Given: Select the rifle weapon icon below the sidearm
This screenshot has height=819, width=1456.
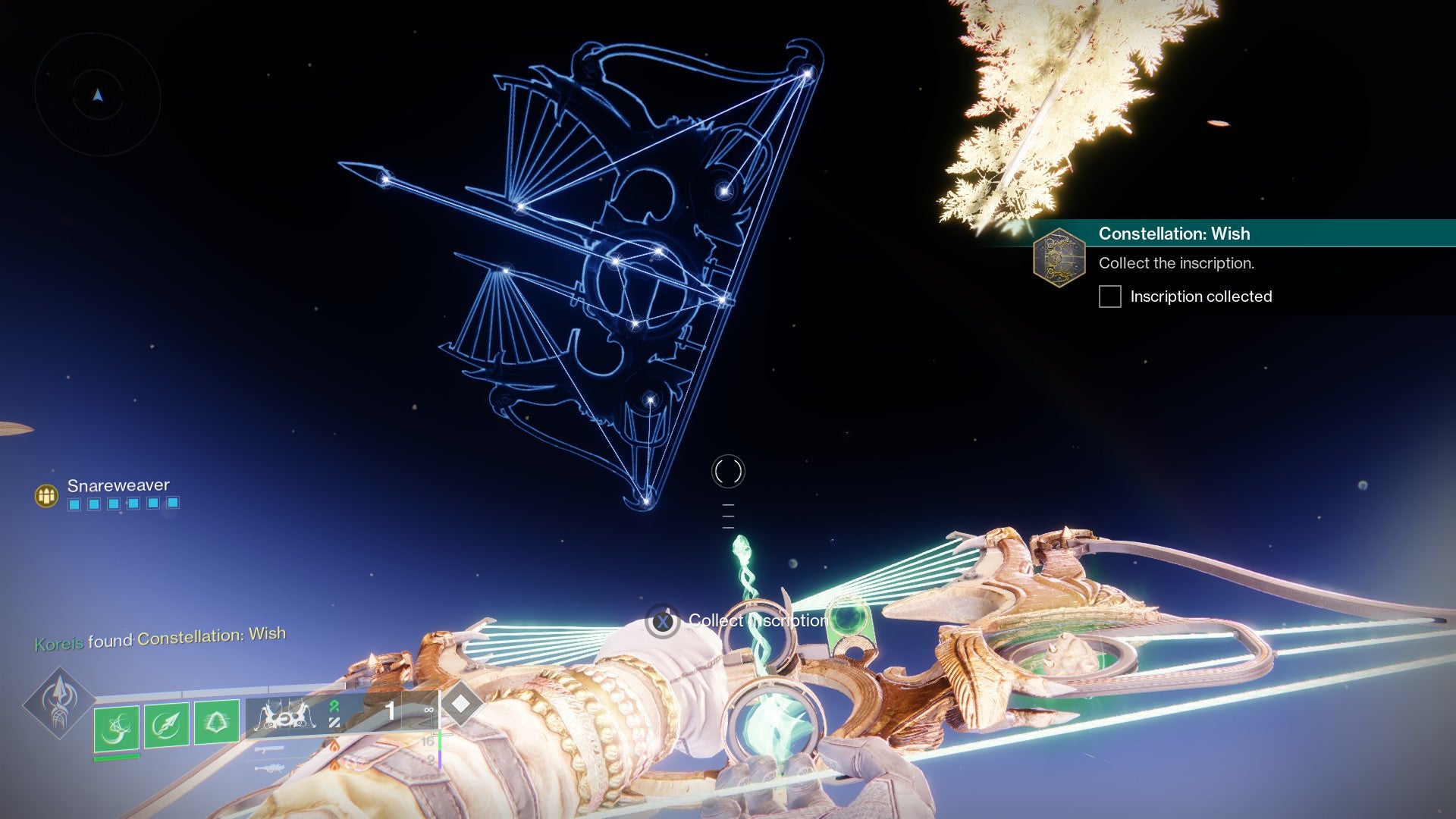Looking at the screenshot, I should [269, 768].
